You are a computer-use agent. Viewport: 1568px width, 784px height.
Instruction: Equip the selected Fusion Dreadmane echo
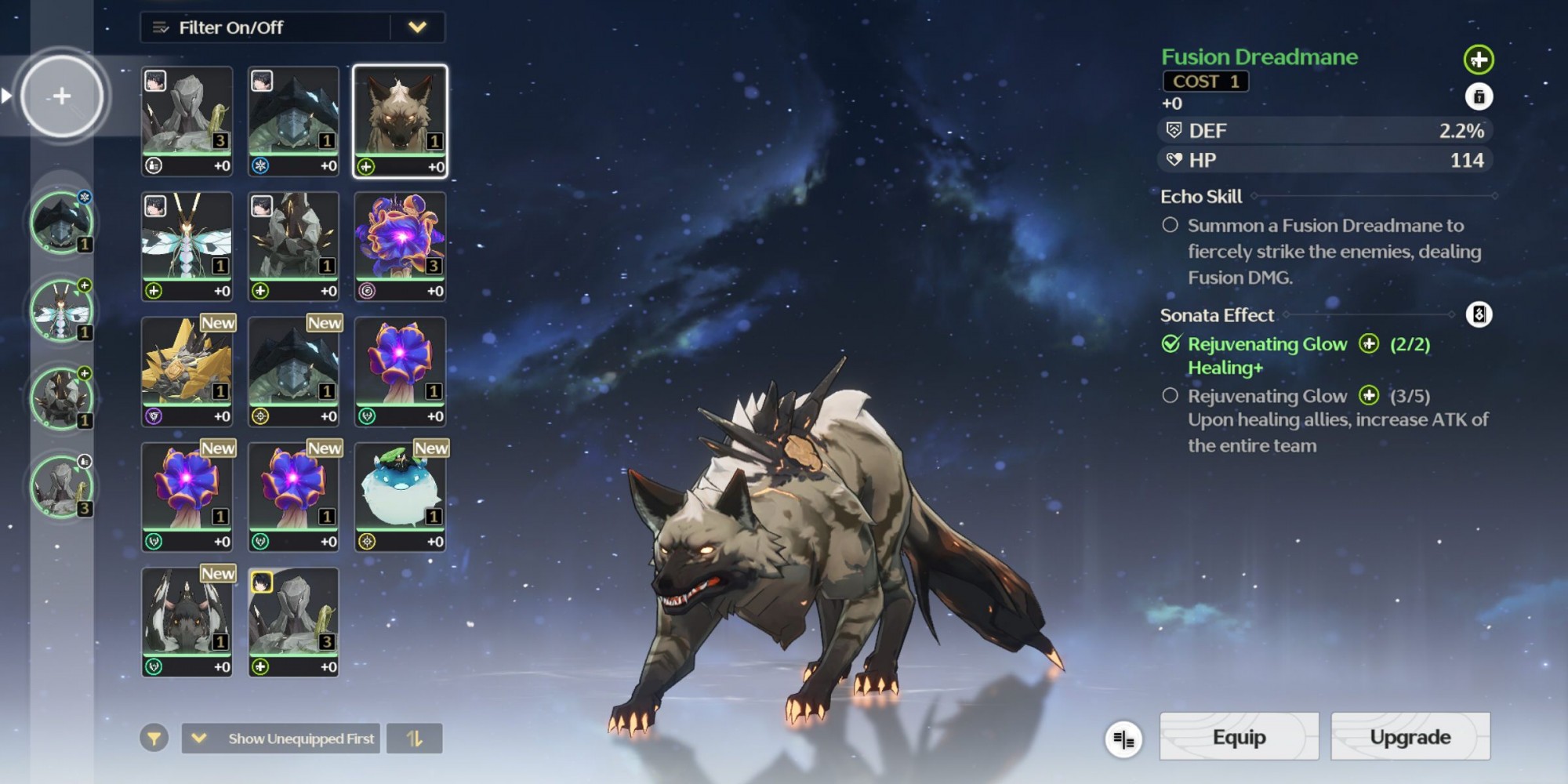[x=1239, y=737]
